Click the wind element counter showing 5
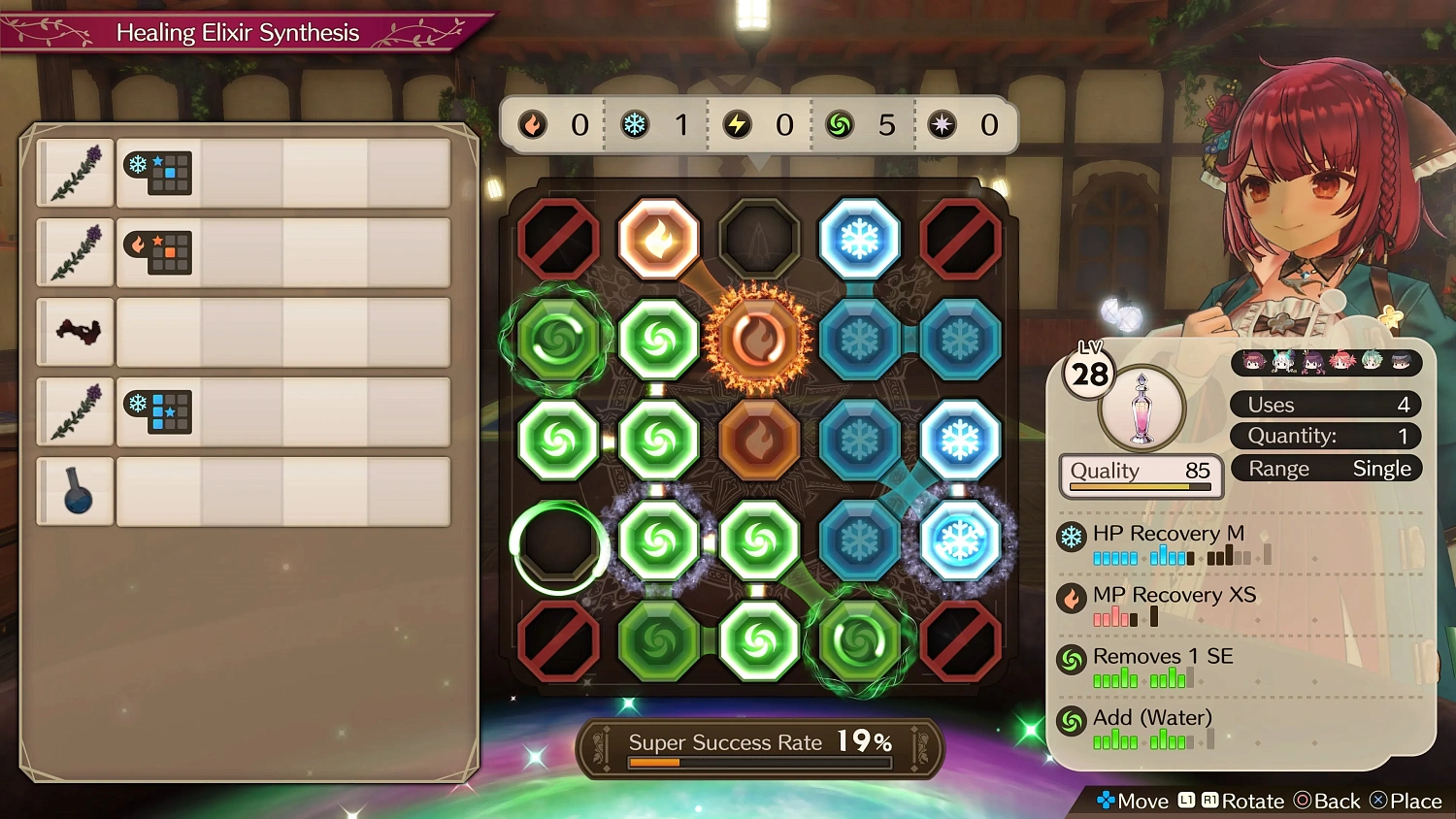Screen dimensions: 1456x819 pos(841,124)
